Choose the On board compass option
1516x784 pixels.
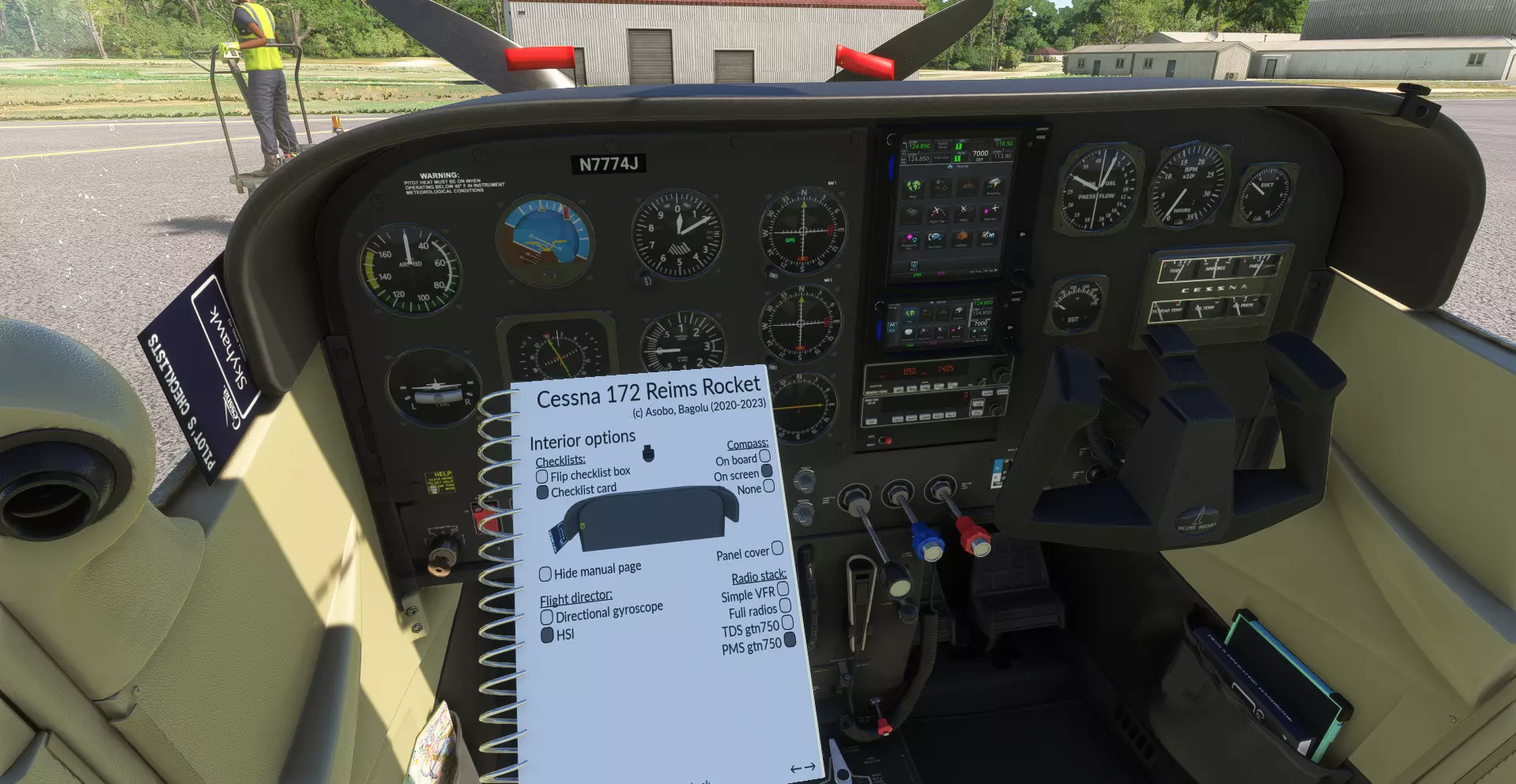click(x=764, y=456)
